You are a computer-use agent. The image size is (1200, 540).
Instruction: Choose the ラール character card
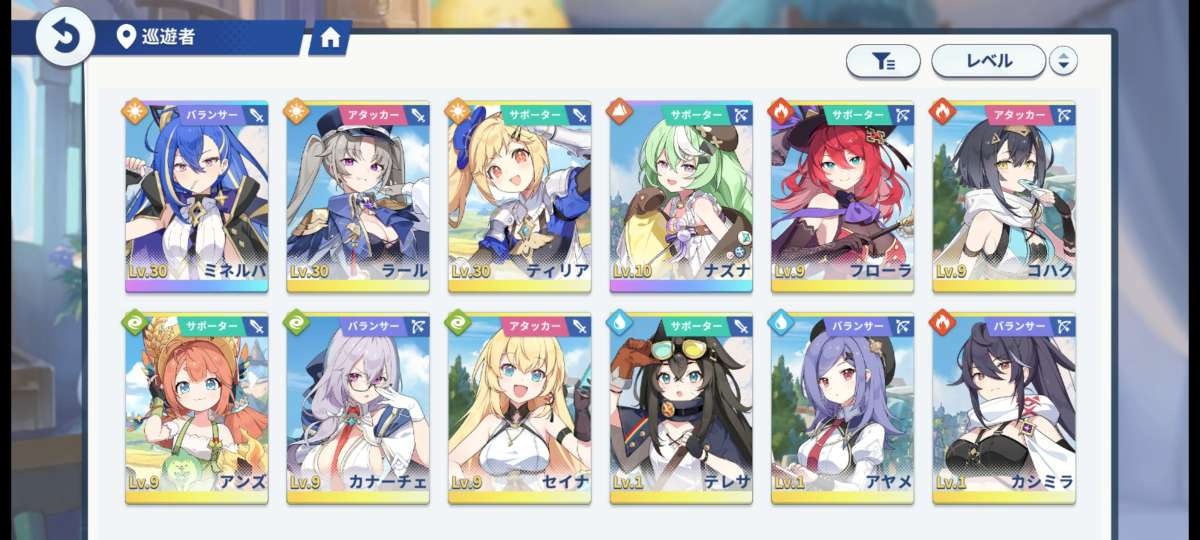click(x=358, y=197)
